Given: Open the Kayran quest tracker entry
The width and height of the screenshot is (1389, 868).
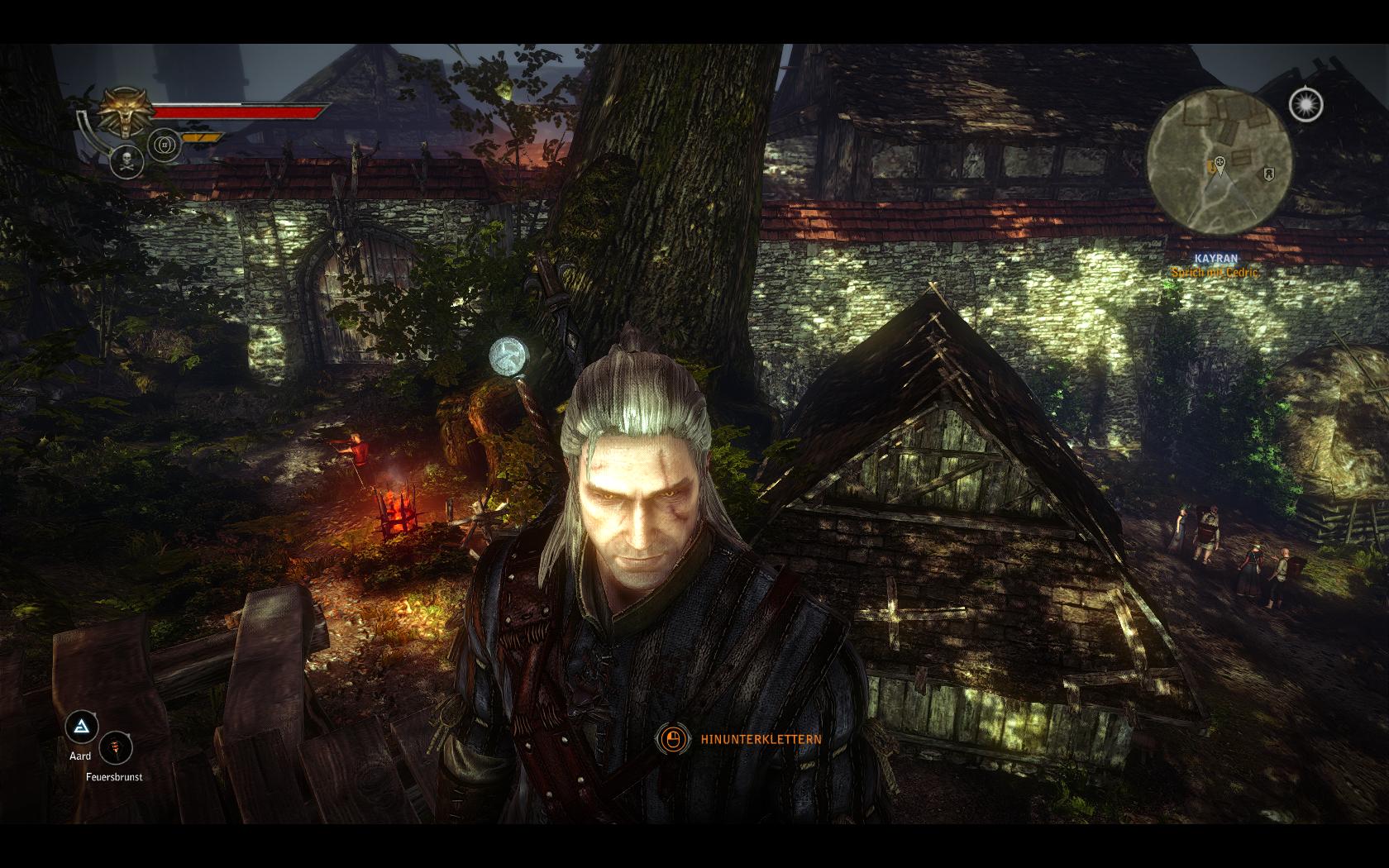Looking at the screenshot, I should pos(1215,259).
